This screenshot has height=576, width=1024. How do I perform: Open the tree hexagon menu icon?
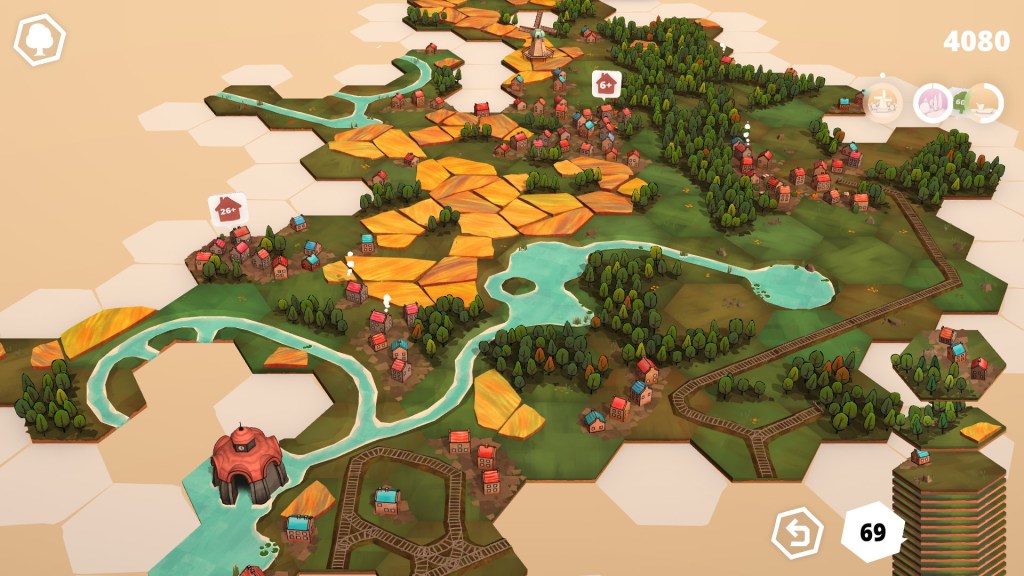[x=39, y=40]
